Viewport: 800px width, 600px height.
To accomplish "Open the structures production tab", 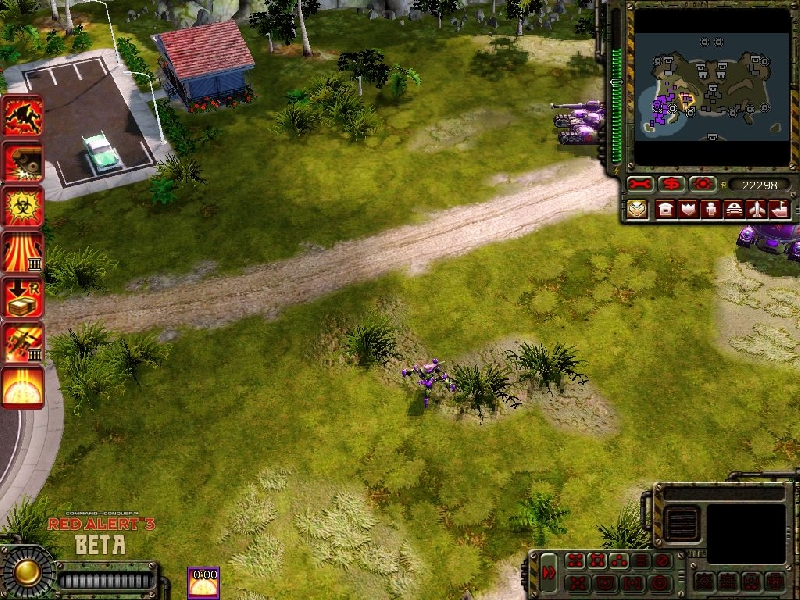I will pyautogui.click(x=665, y=210).
